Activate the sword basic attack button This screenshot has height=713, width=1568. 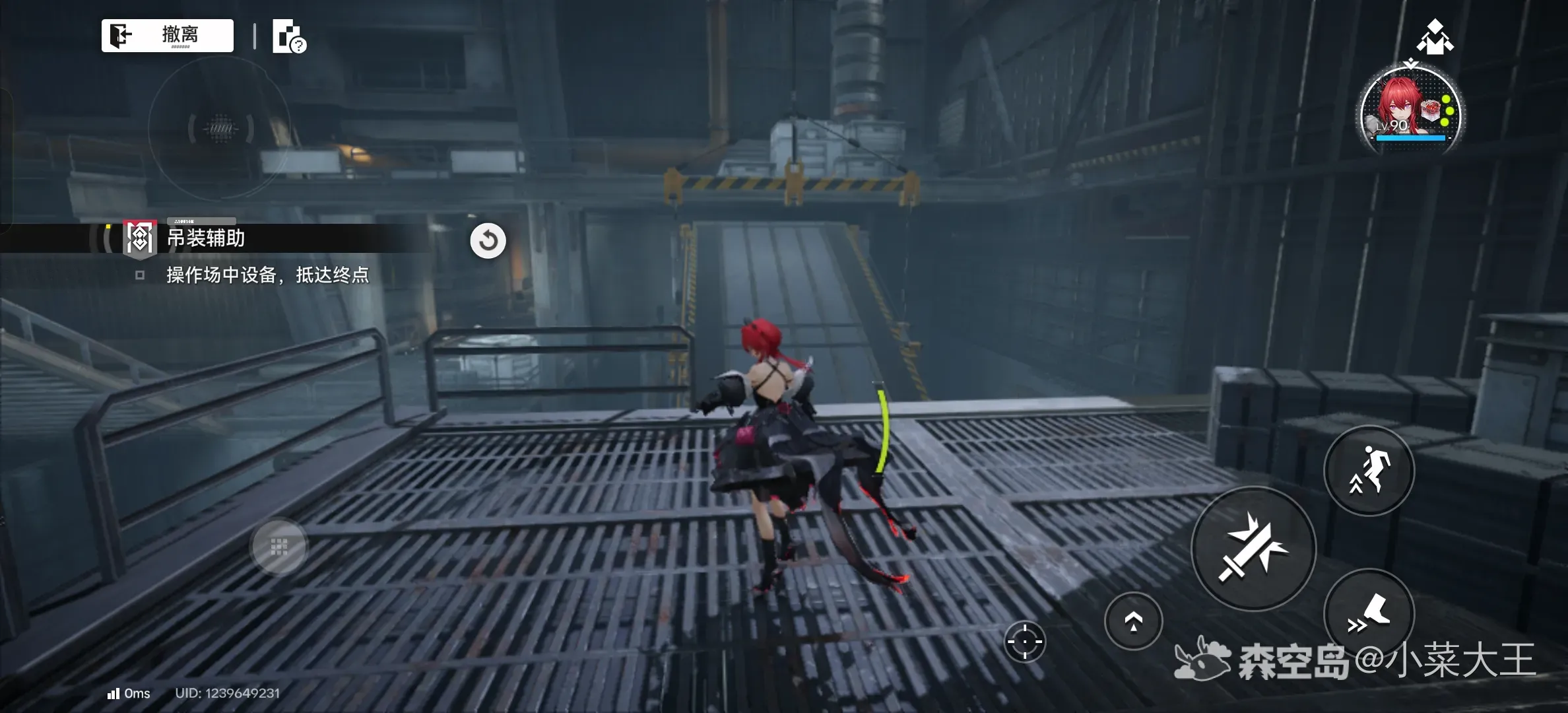pos(1253,548)
